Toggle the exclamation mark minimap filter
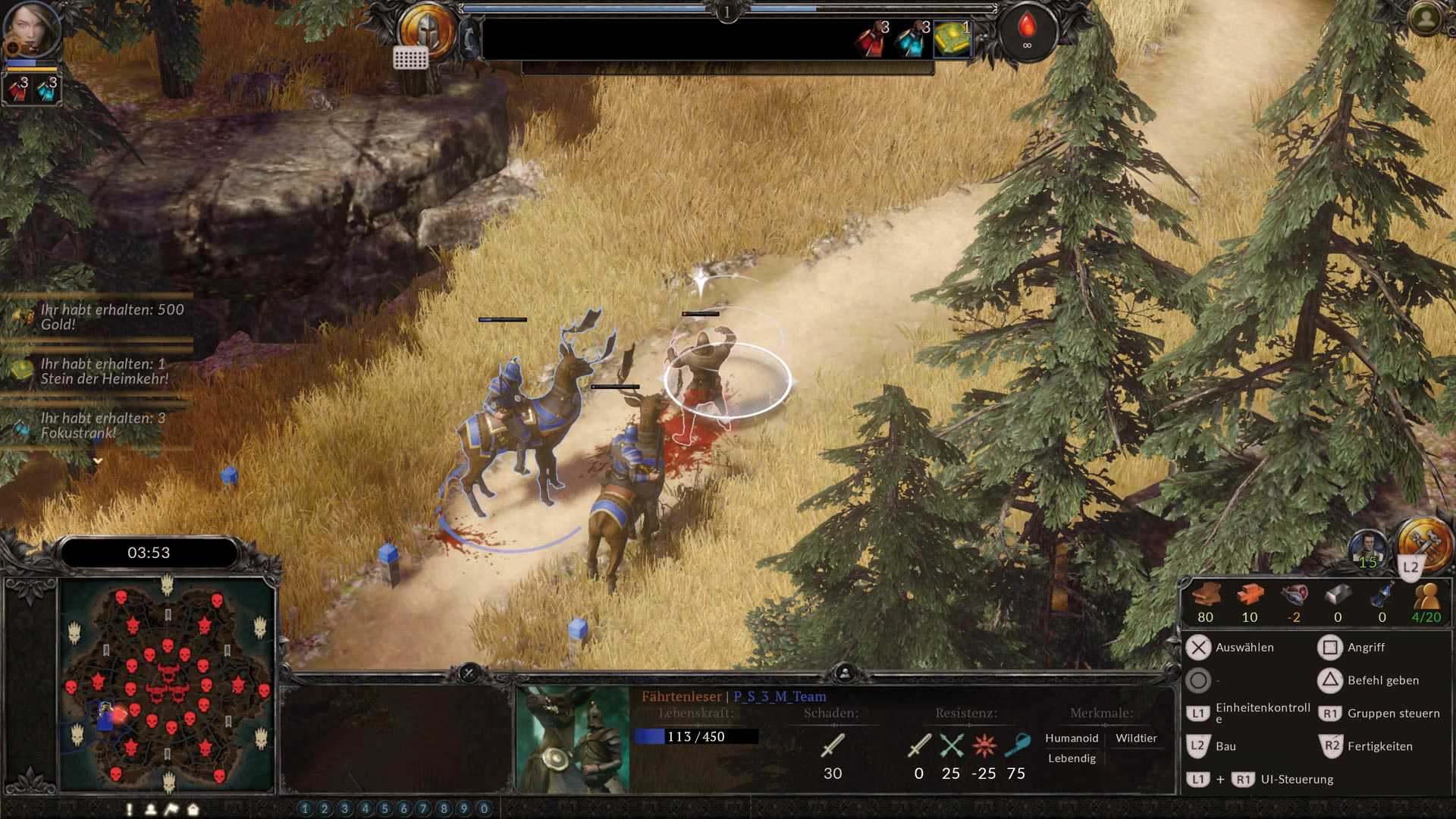1456x819 pixels. point(130,809)
